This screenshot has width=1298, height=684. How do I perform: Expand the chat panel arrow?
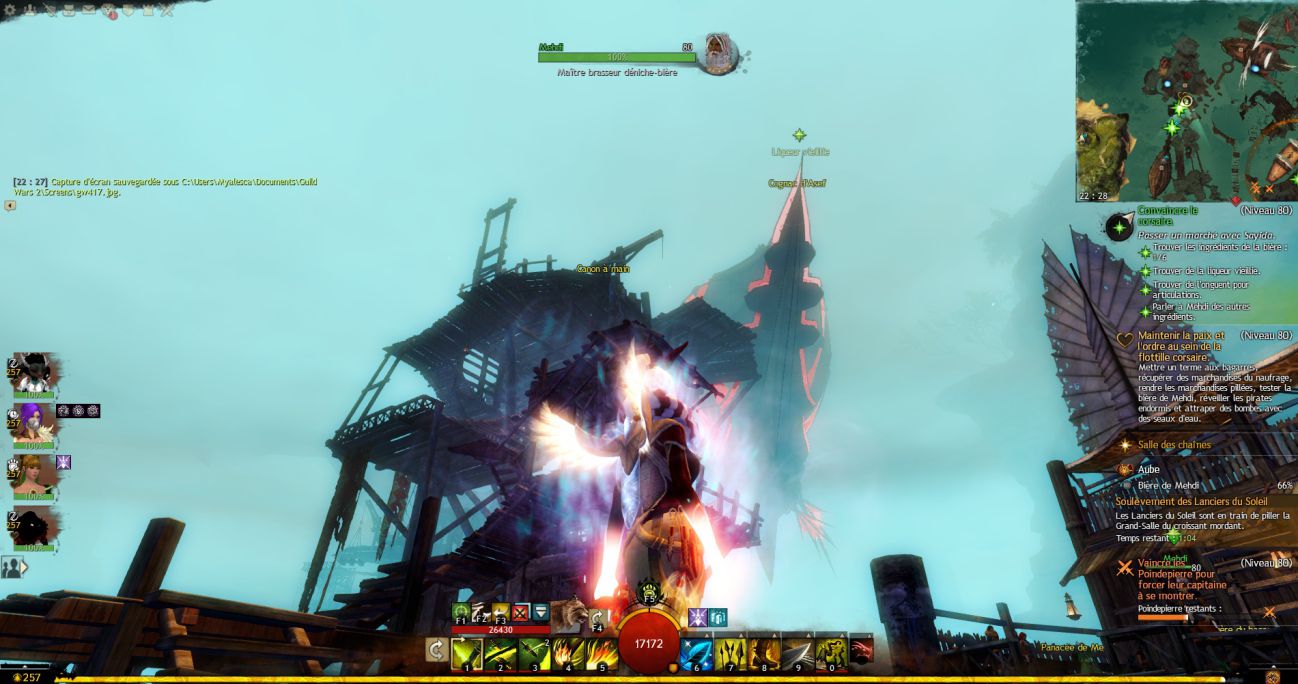coord(10,206)
